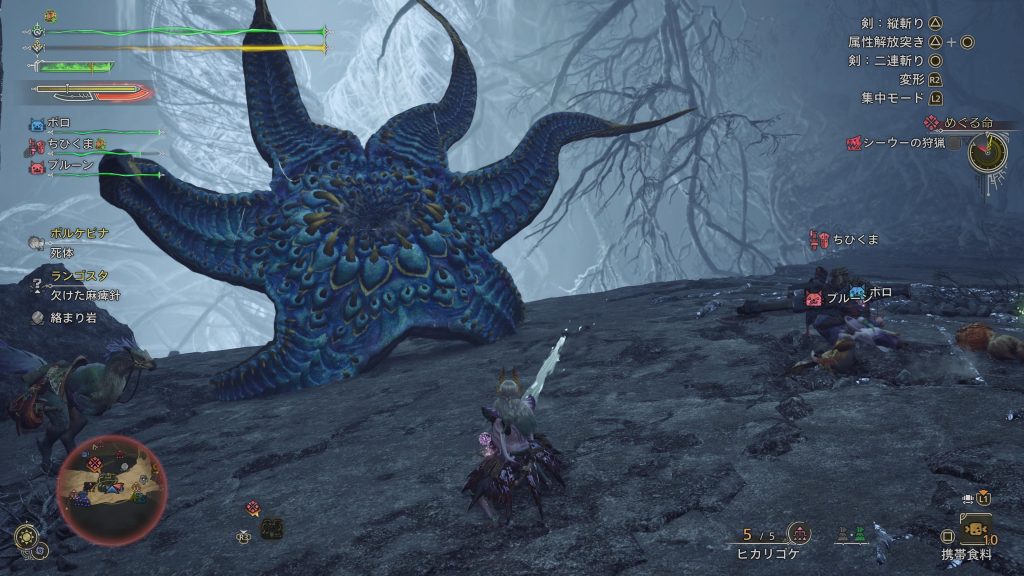Viewport: 1024px width, 576px height.
Task: Select the 携帯食料 item slot
Action: tap(974, 528)
